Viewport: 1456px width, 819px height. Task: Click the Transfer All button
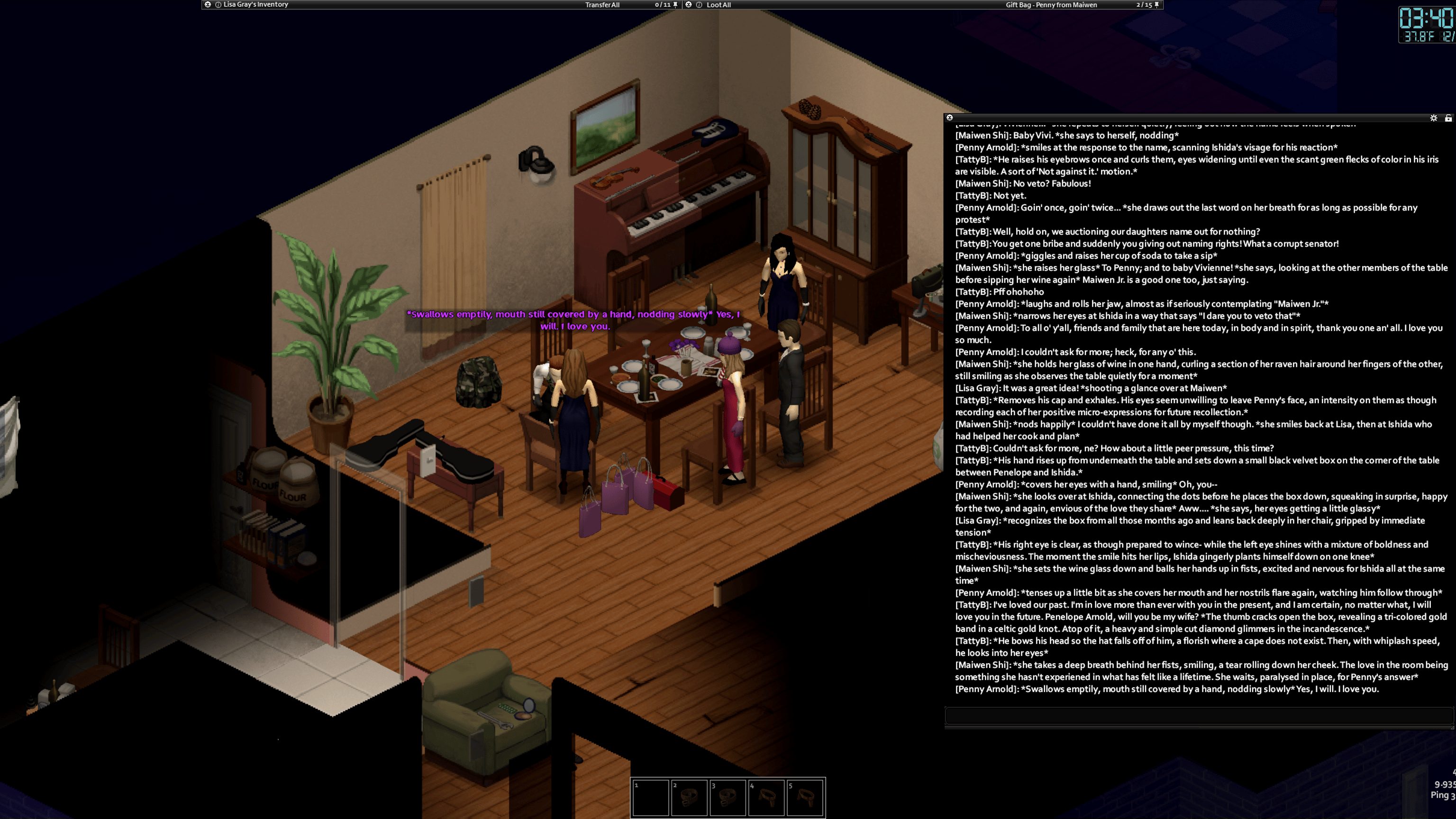click(602, 5)
